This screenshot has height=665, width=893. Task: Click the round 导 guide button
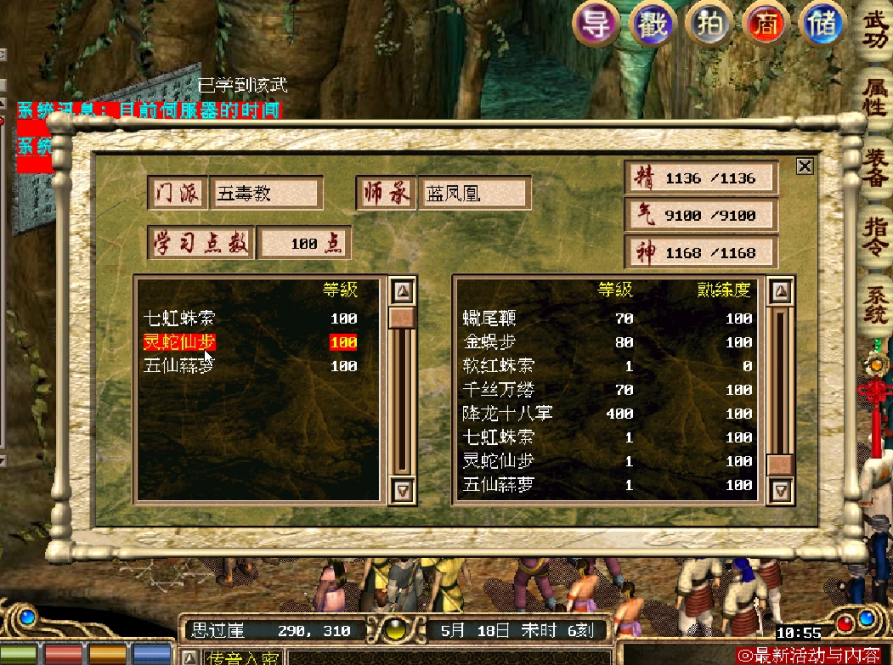[597, 24]
